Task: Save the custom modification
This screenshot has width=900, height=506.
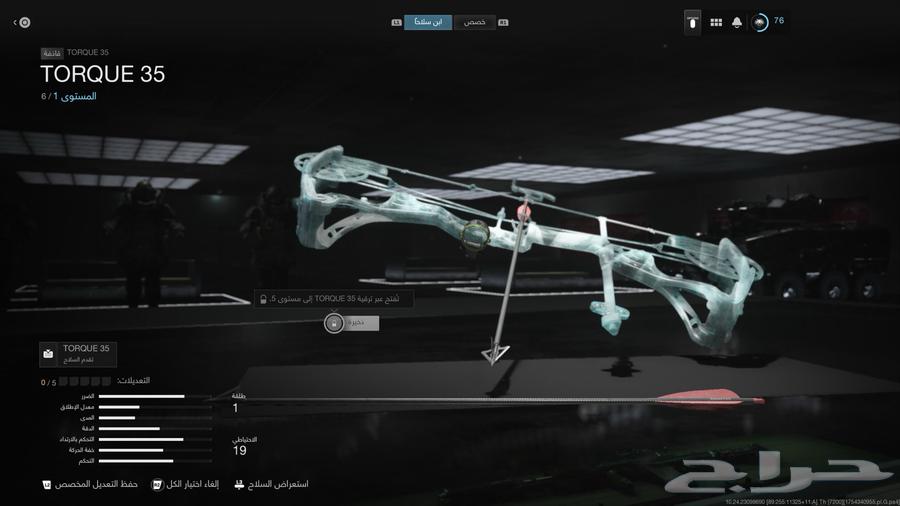Action: (88, 484)
